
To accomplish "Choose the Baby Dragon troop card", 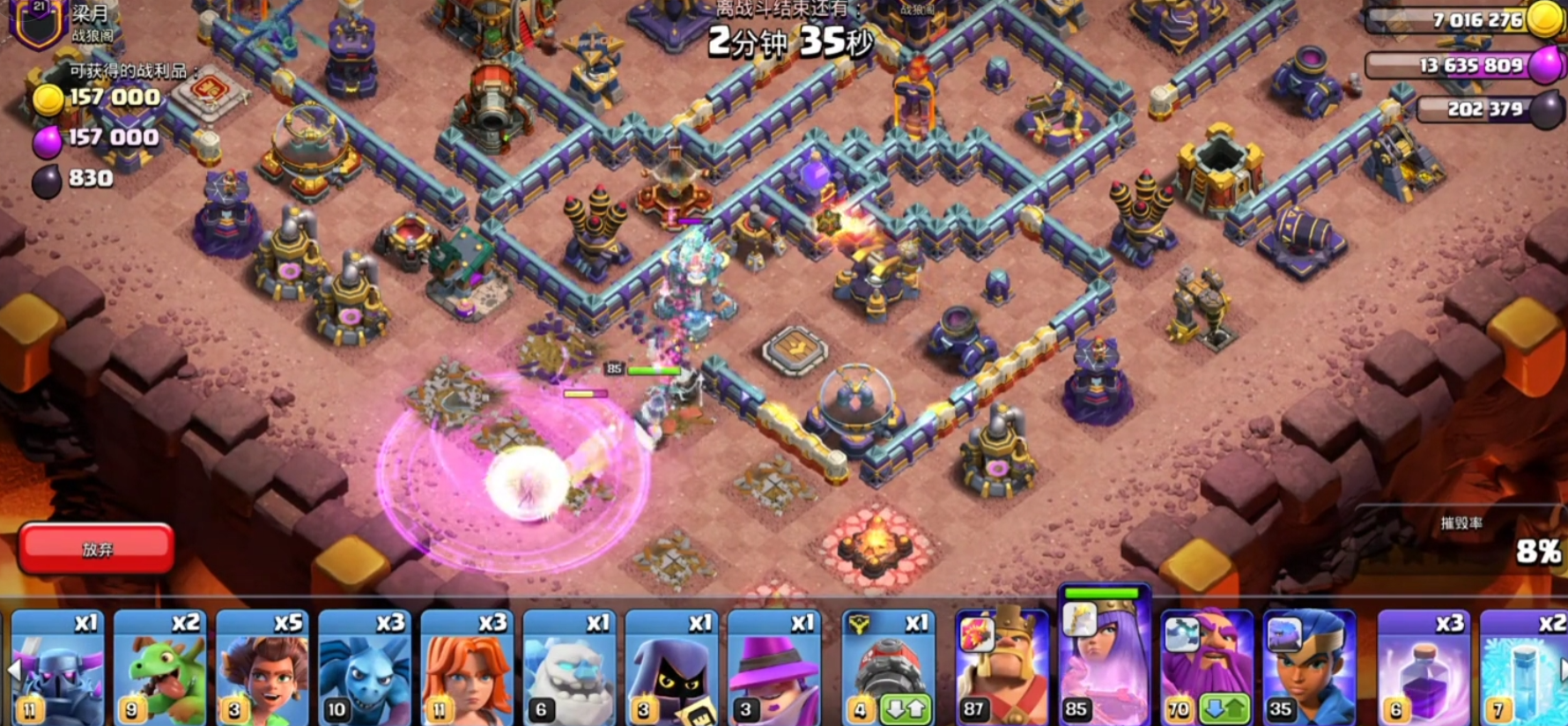I will click(161, 668).
